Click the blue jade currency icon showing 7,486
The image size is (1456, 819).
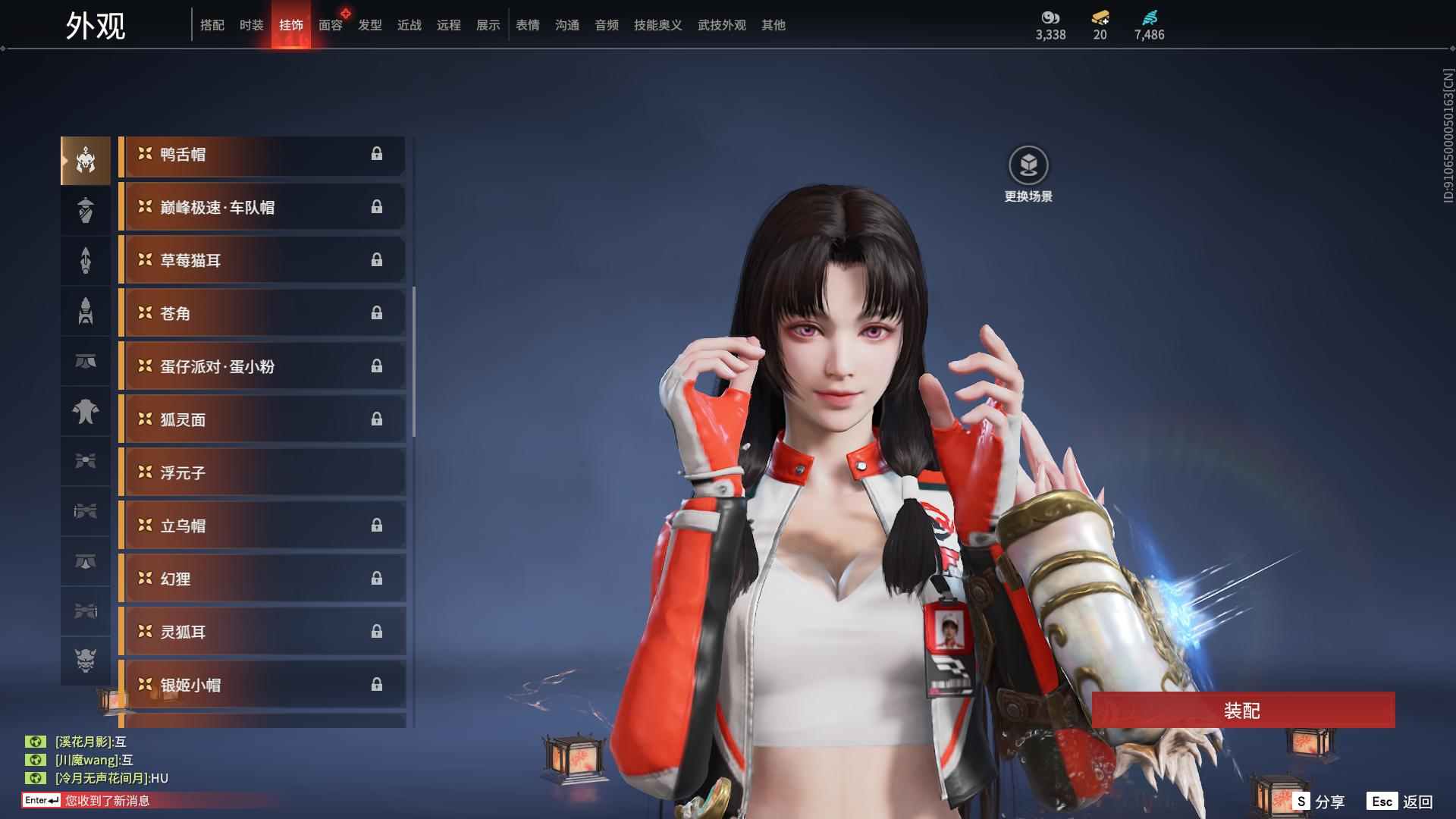[1147, 17]
